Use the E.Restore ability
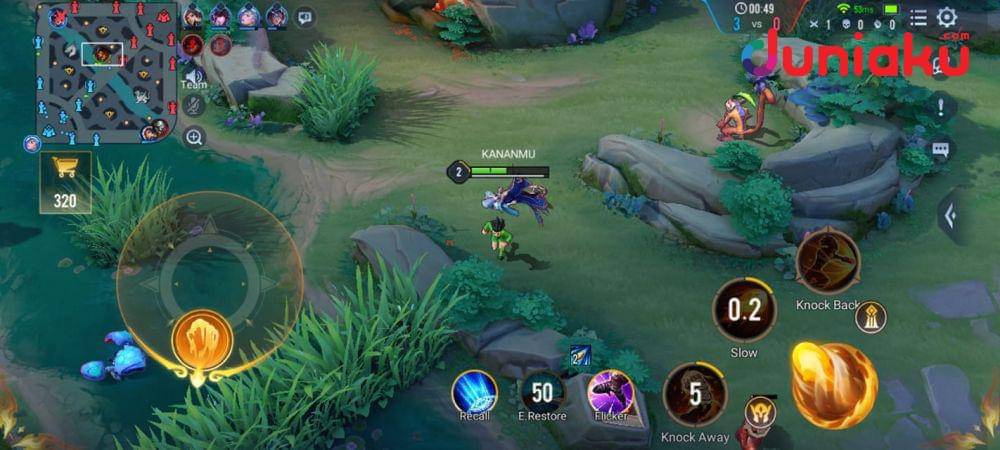 (543, 391)
